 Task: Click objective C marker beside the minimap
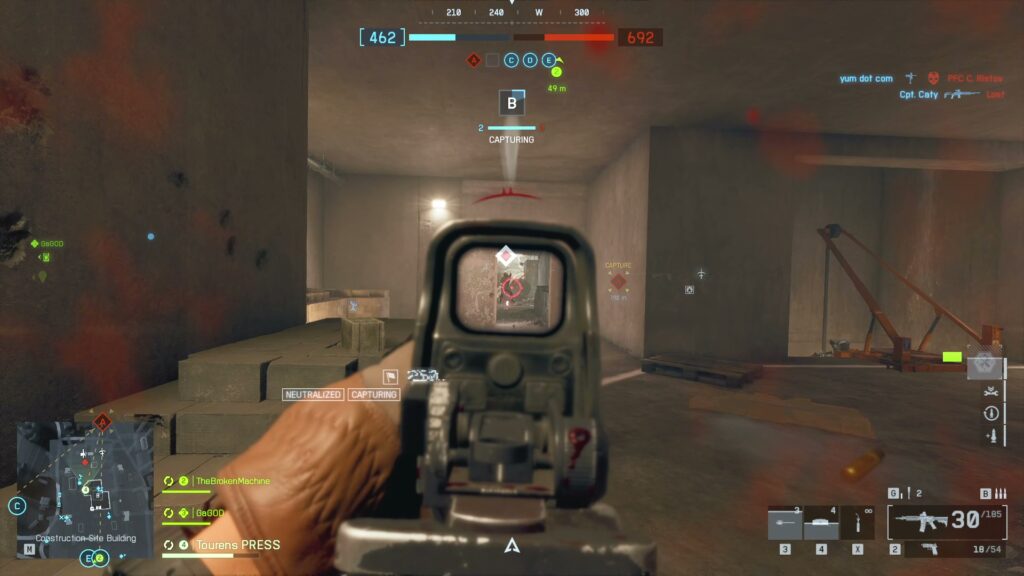coord(17,506)
